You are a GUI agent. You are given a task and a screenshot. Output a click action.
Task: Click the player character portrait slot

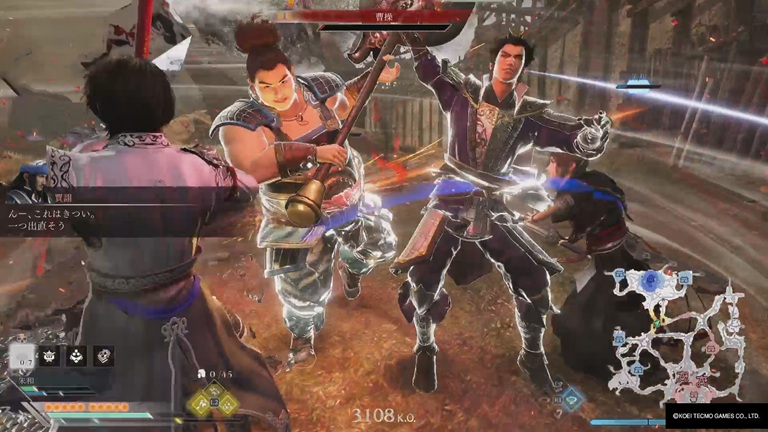point(21,357)
